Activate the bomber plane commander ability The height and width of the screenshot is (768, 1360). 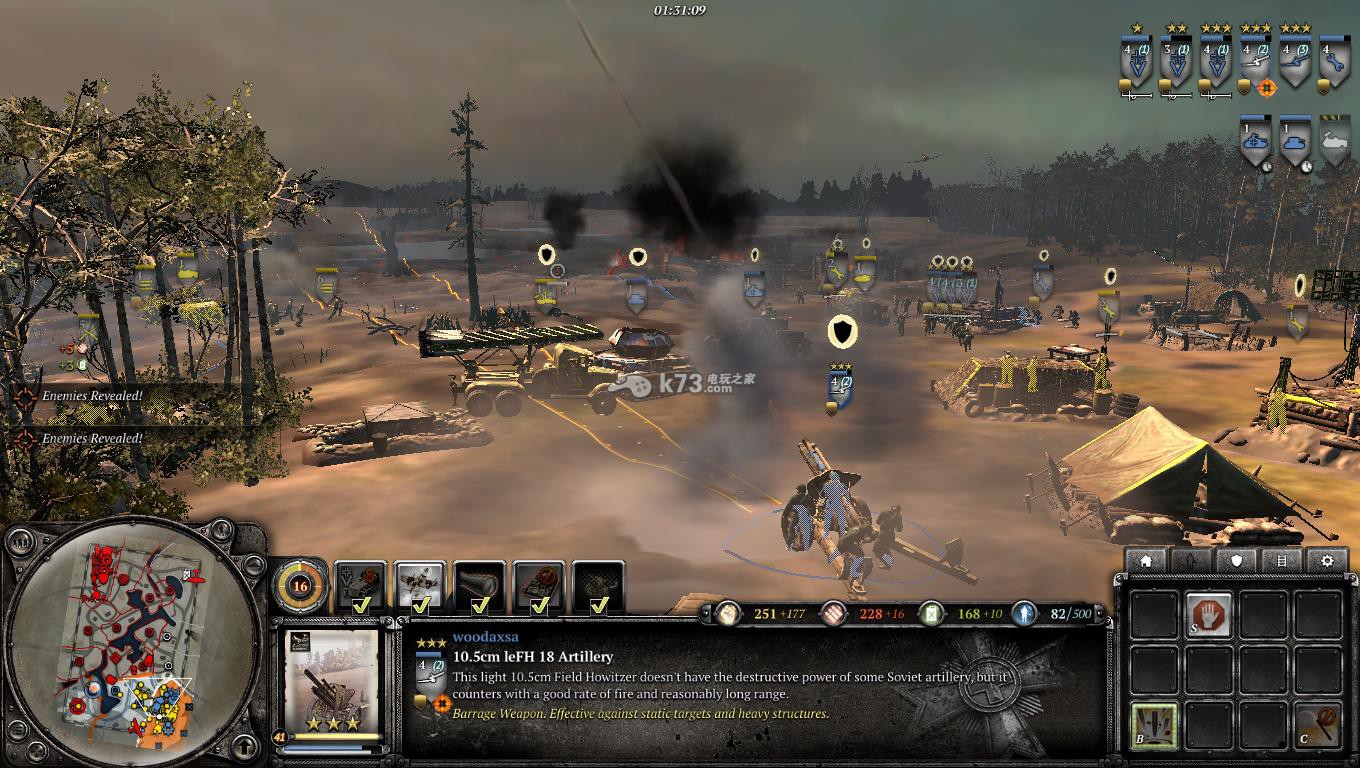coord(420,586)
